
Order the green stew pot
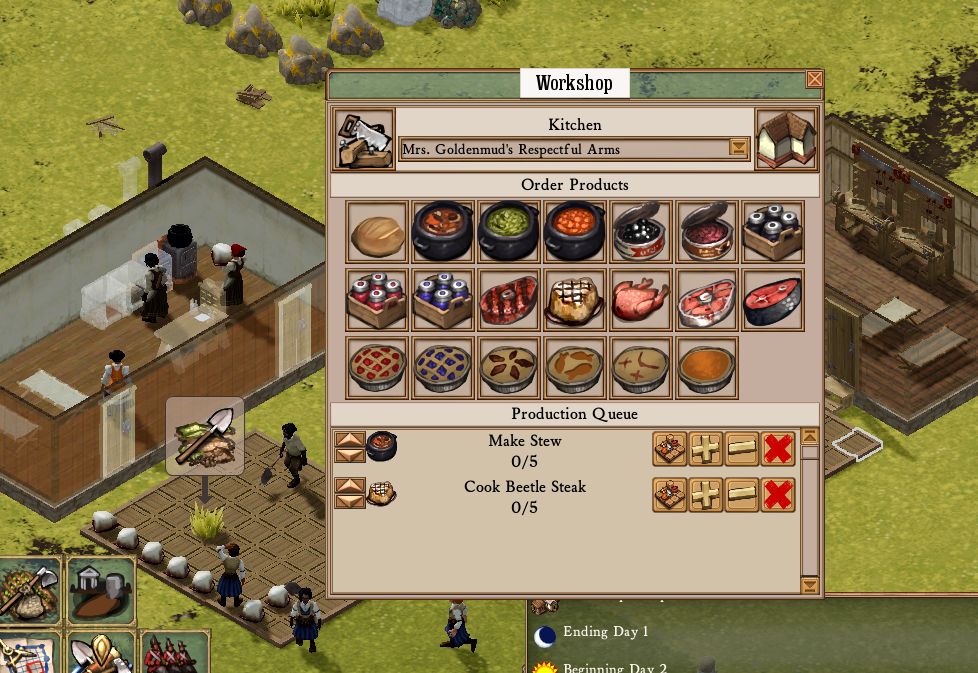[508, 233]
